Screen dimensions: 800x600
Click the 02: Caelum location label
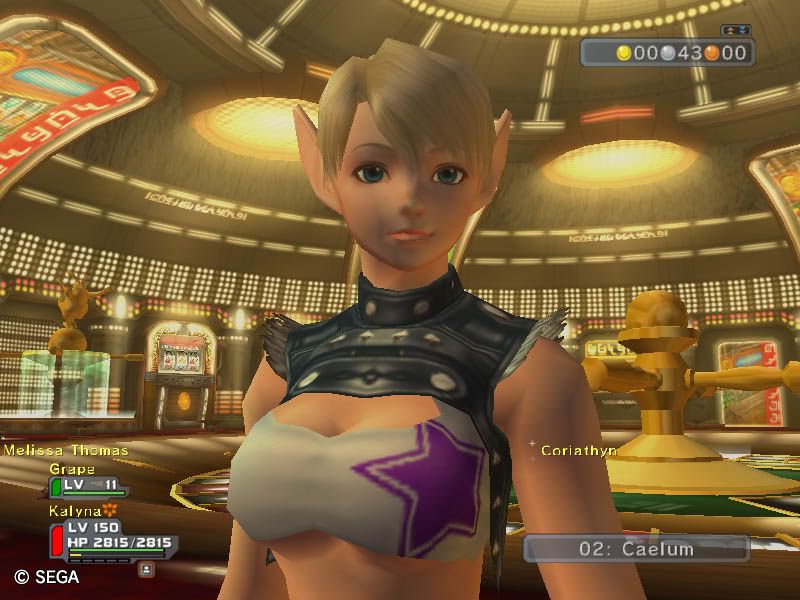636,548
